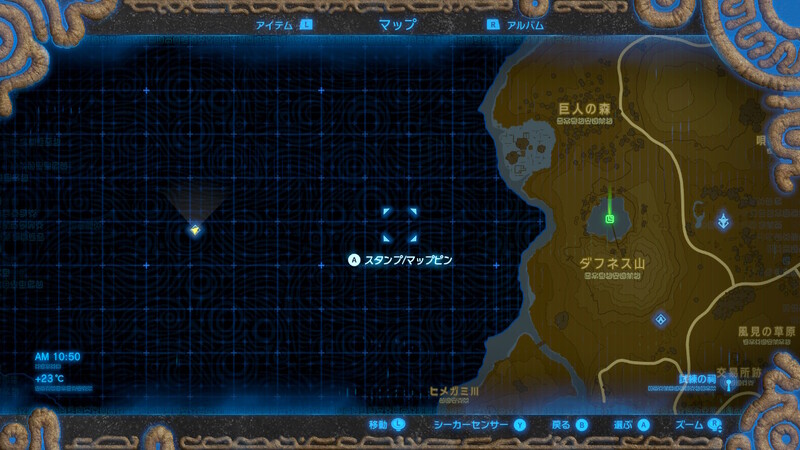800x450 pixels.
Task: Pick the blue winged icon by the right road
Action: (725, 219)
